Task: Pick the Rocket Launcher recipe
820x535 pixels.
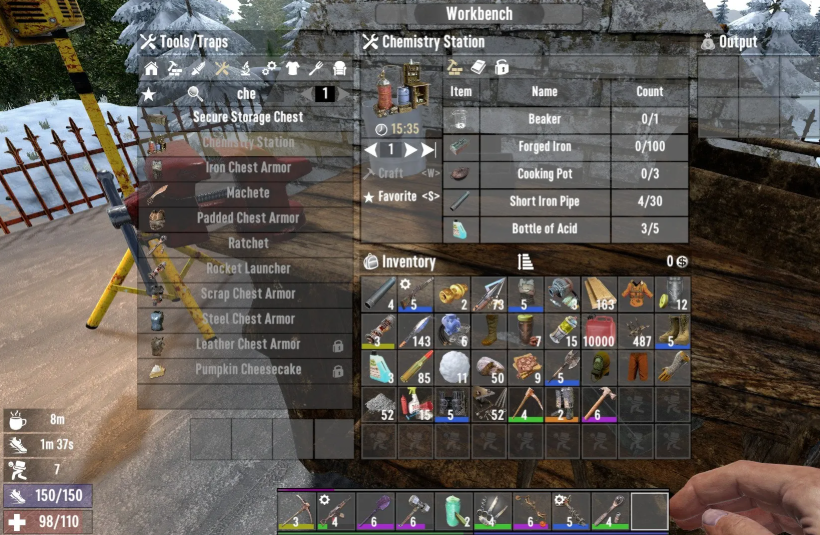Action: point(248,268)
